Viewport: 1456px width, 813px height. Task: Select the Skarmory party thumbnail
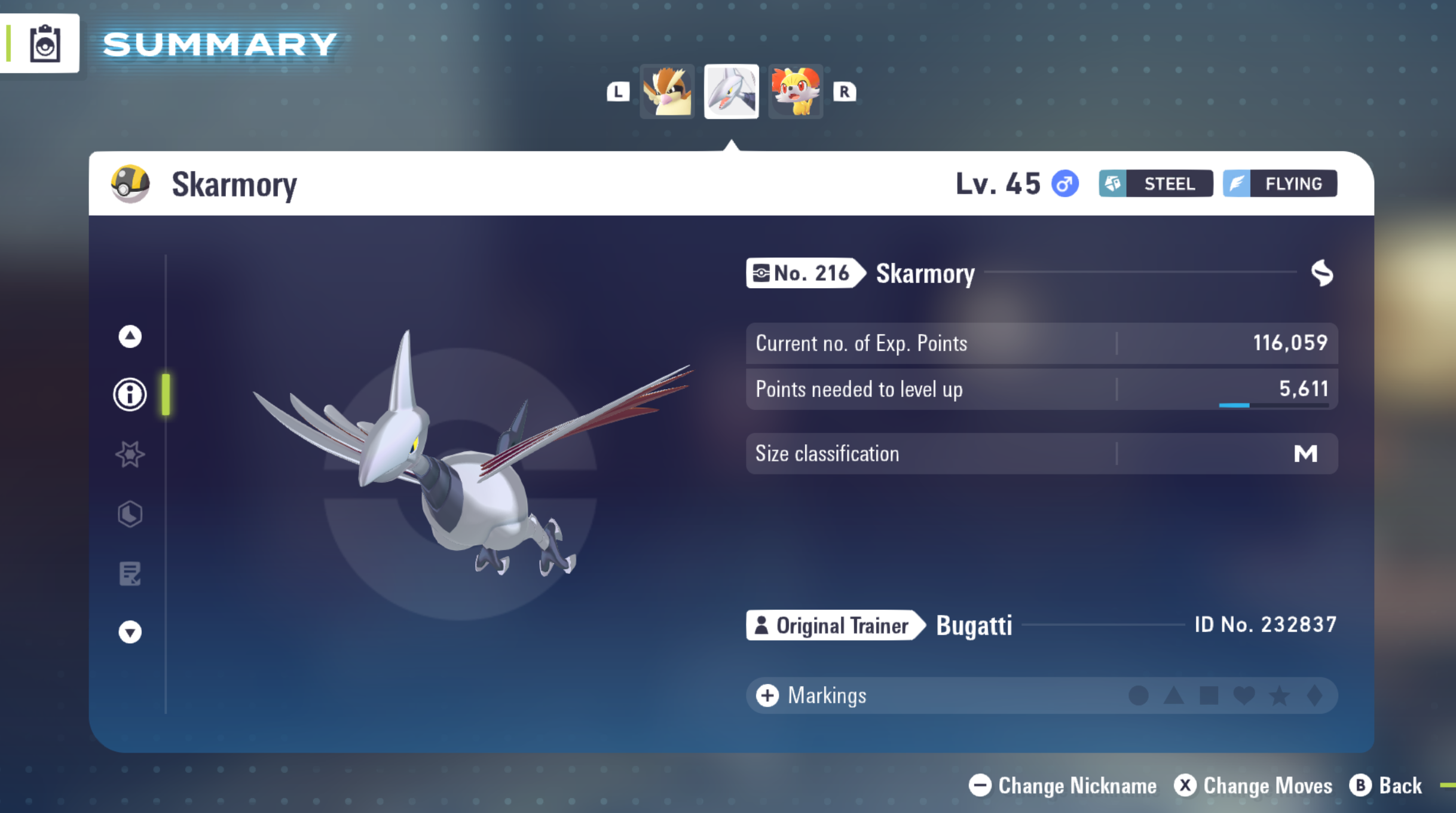(731, 91)
